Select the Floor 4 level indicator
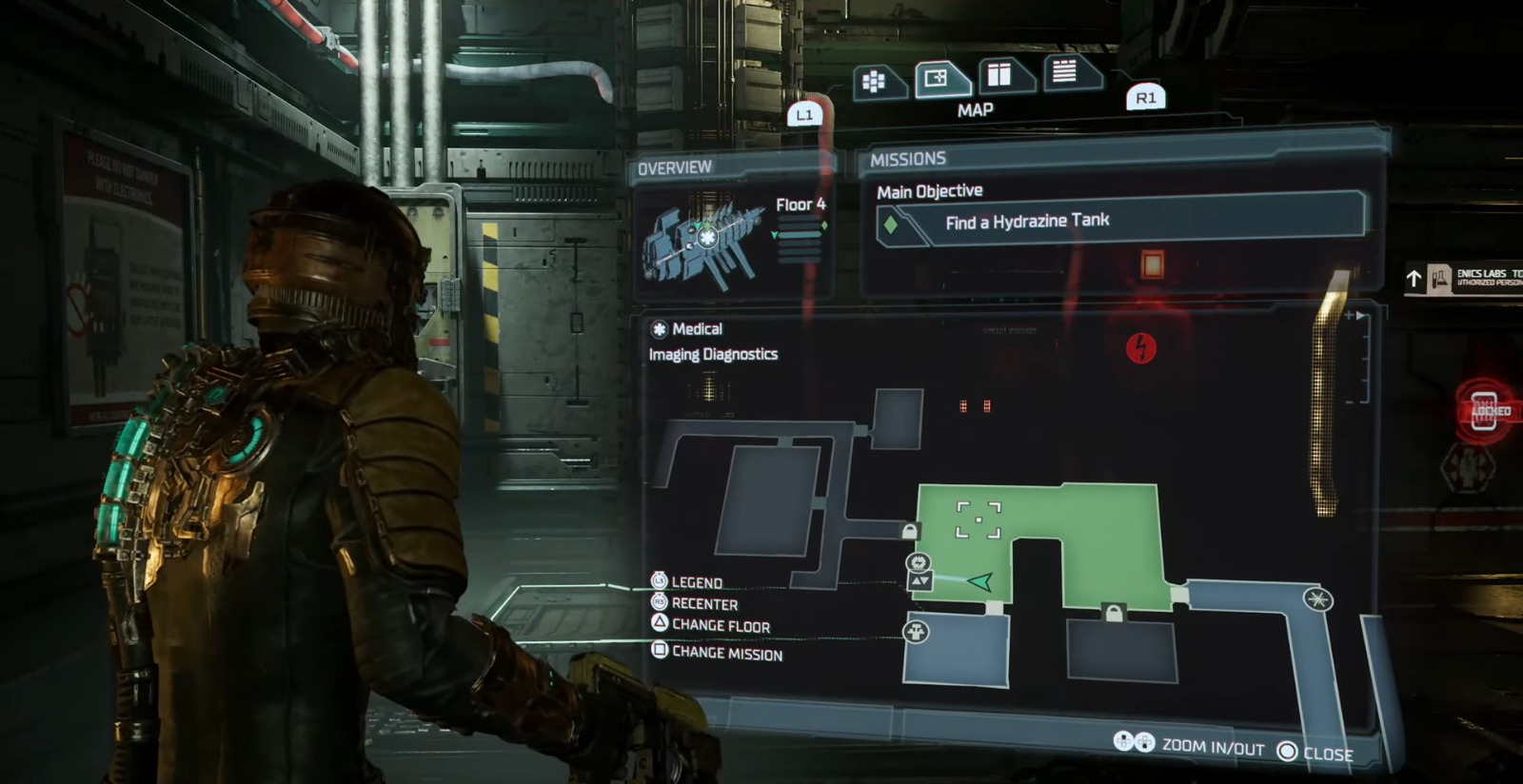This screenshot has width=1523, height=784. (800, 206)
